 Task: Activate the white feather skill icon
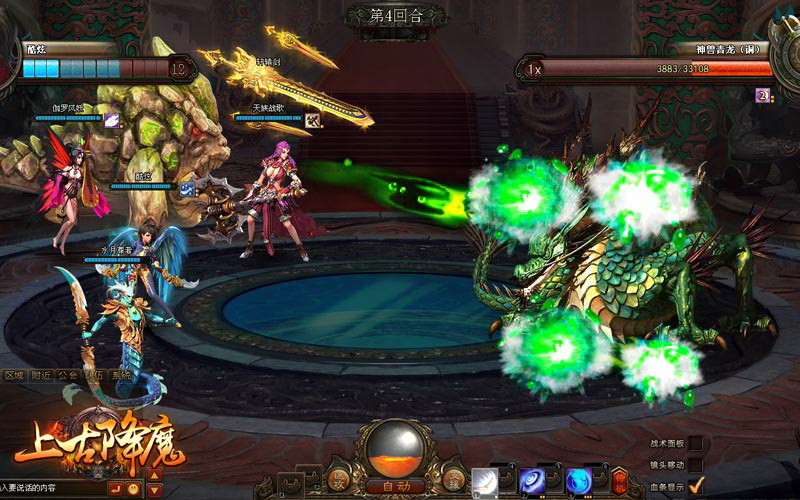click(486, 481)
